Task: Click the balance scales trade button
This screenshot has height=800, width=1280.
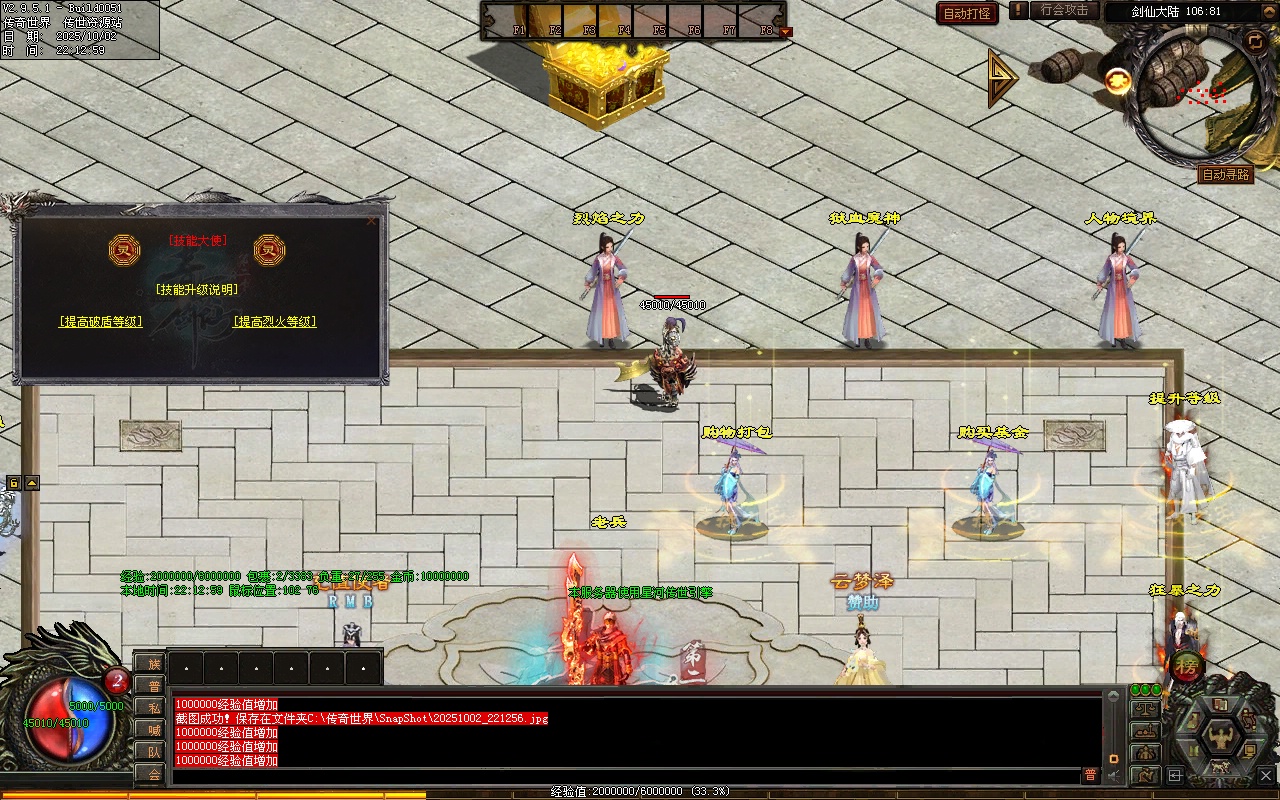Action: [x=1145, y=709]
